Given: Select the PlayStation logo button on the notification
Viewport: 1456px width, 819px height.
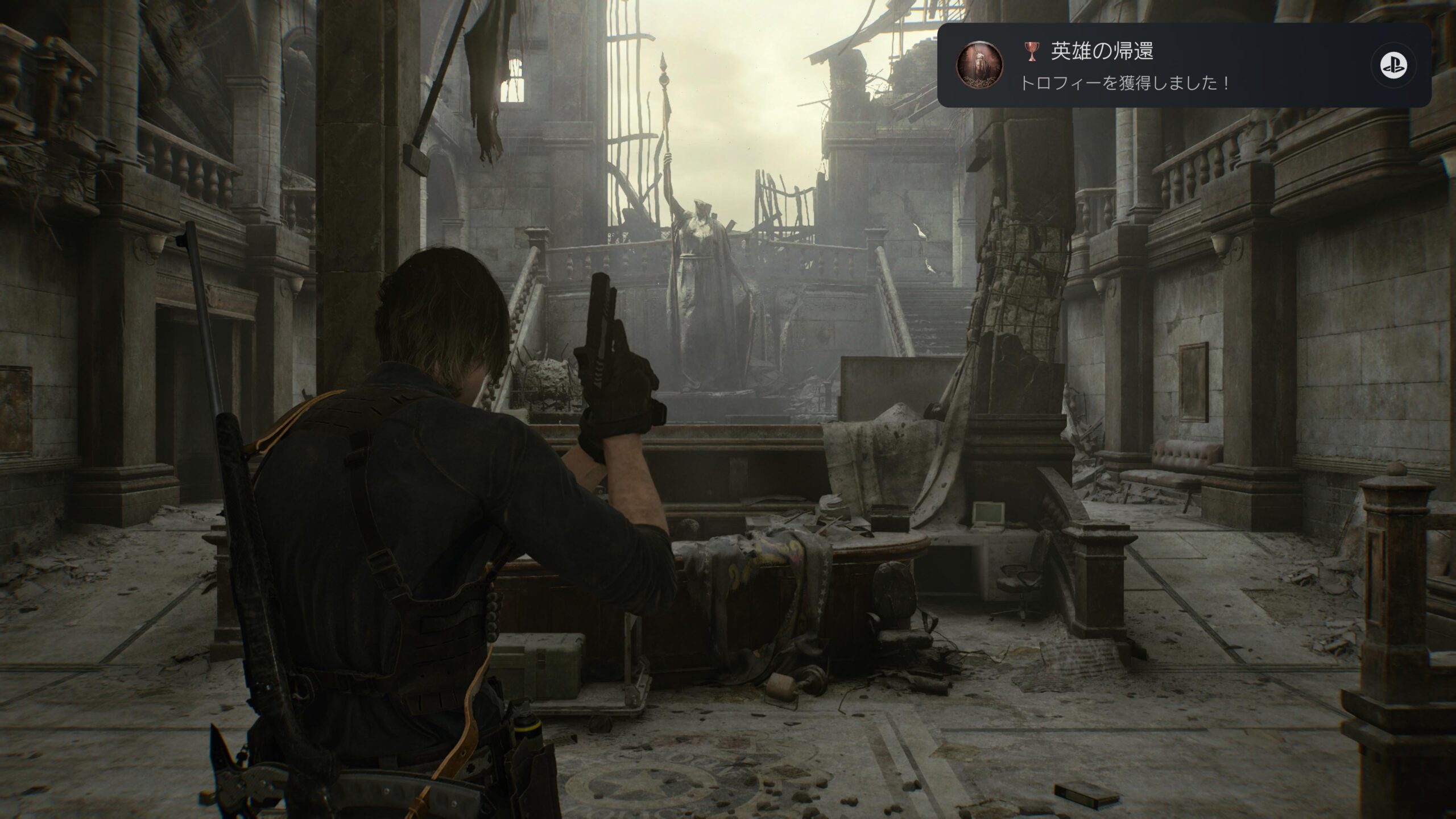Looking at the screenshot, I should (1392, 65).
